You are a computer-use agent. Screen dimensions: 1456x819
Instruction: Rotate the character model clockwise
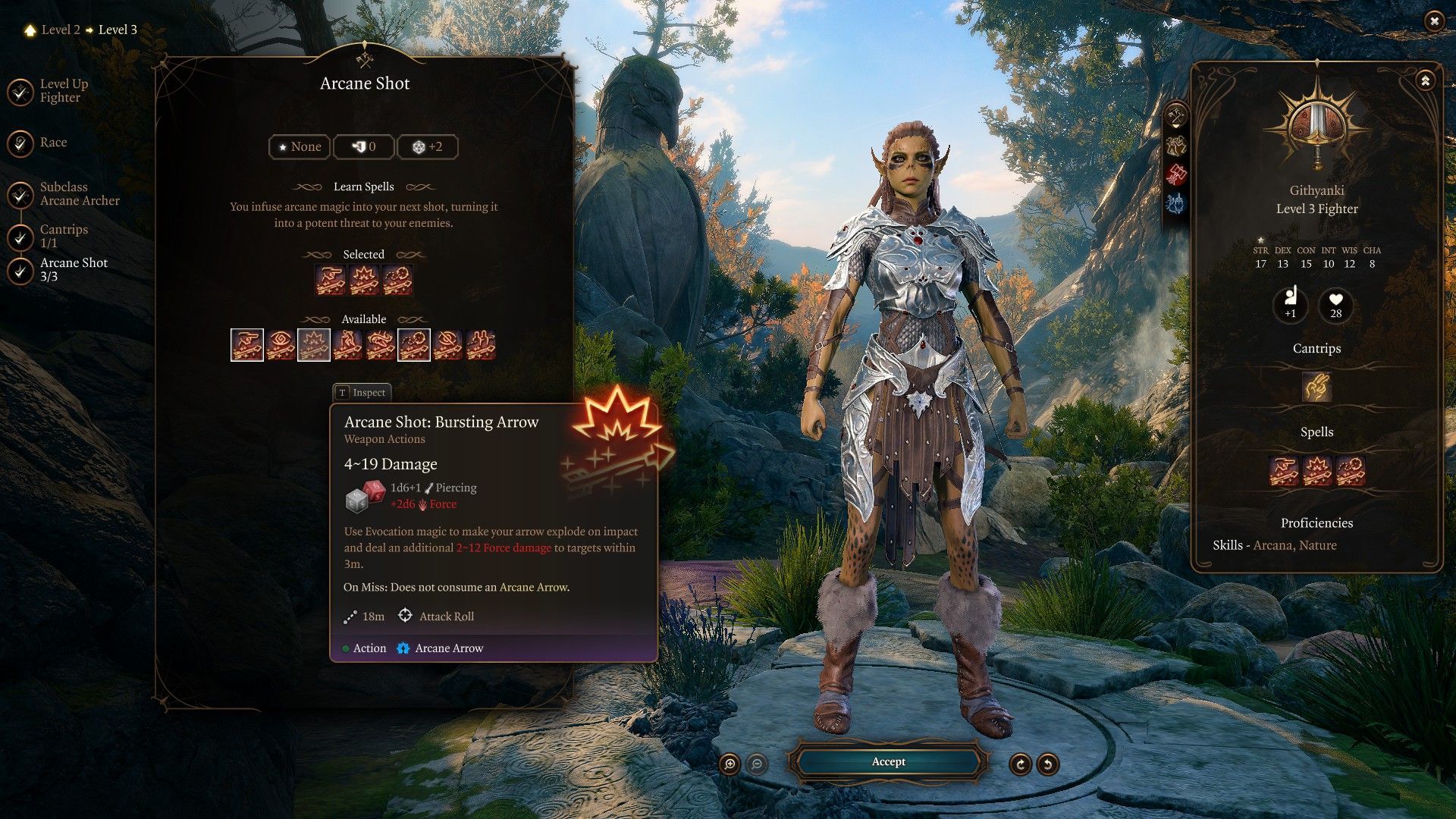tap(1020, 764)
